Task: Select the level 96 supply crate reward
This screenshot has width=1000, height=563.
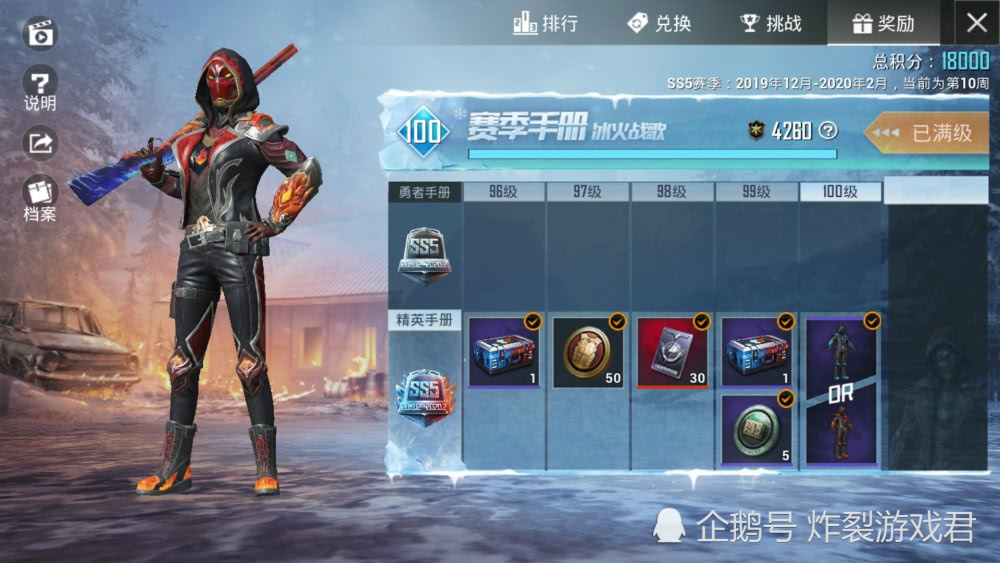Action: [x=504, y=352]
